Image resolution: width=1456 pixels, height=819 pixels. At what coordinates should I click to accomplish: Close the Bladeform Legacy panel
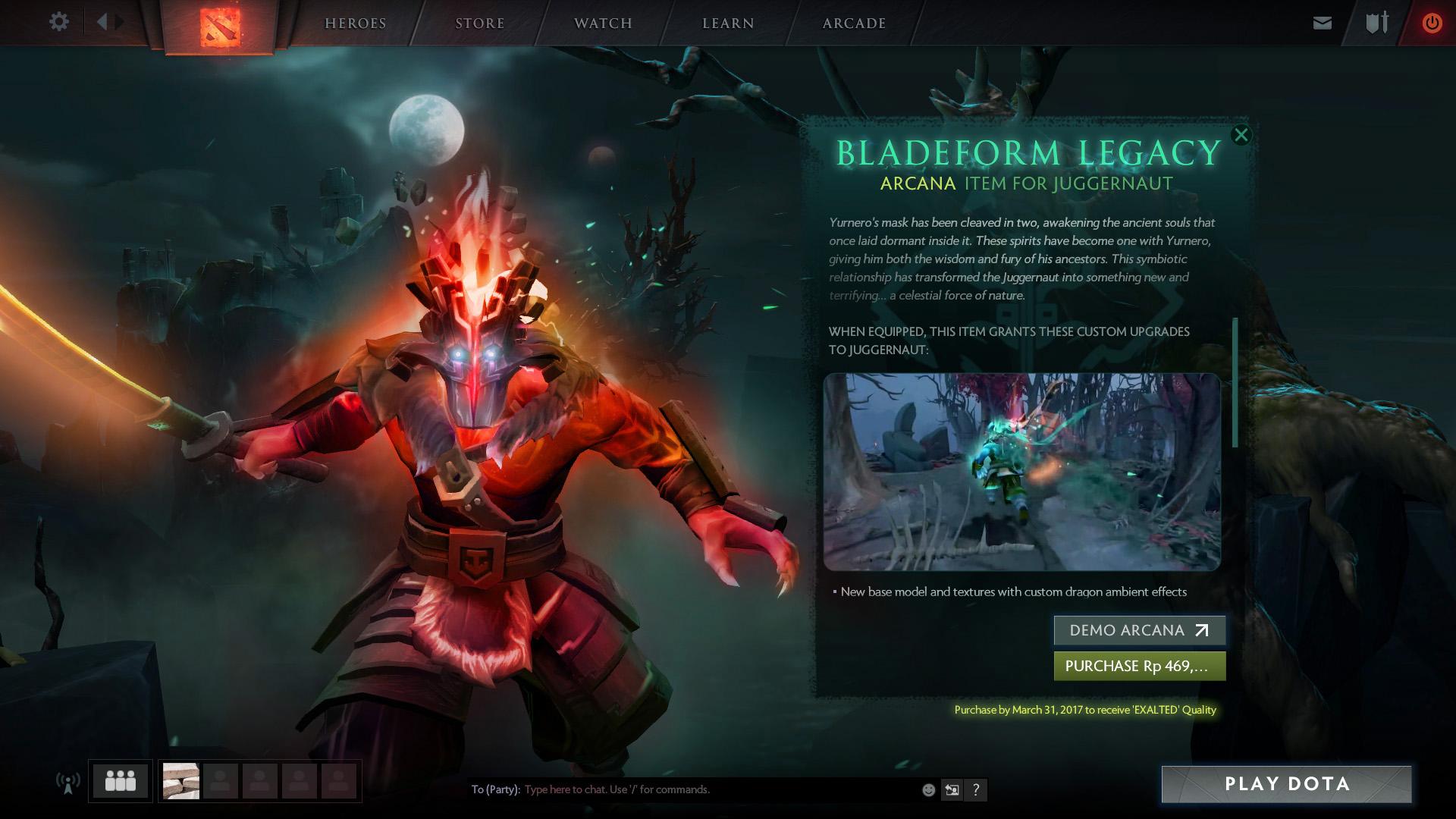[1241, 135]
